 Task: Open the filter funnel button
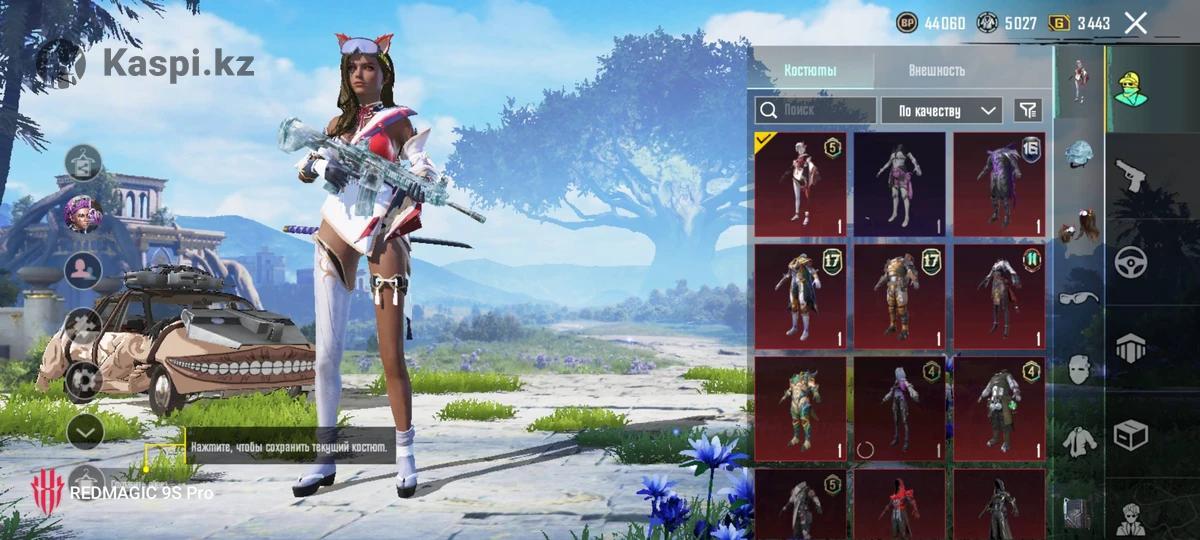[x=1027, y=110]
